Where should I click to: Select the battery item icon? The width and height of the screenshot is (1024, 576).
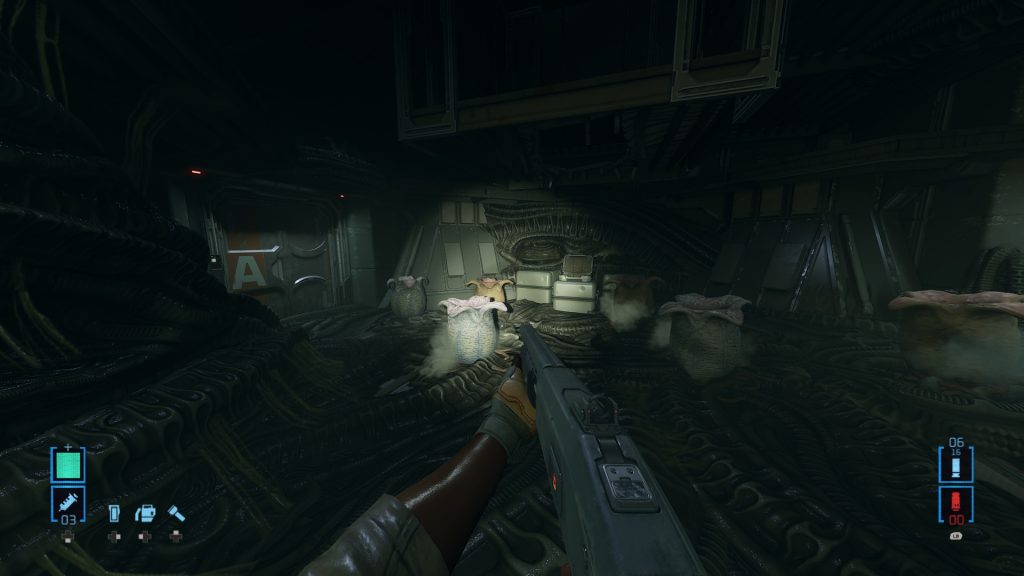[x=114, y=514]
